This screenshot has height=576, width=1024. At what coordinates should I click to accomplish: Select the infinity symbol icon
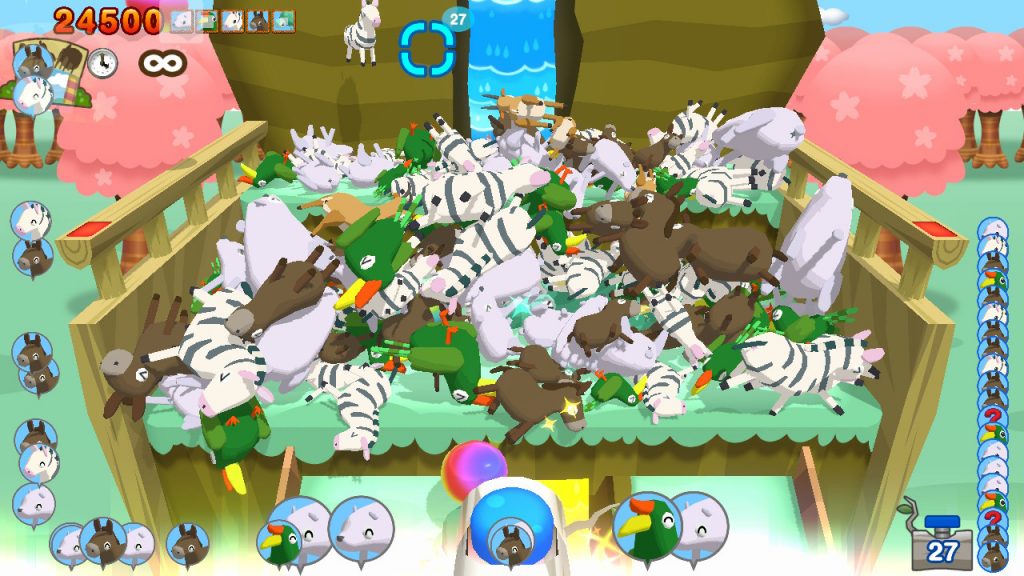click(163, 63)
